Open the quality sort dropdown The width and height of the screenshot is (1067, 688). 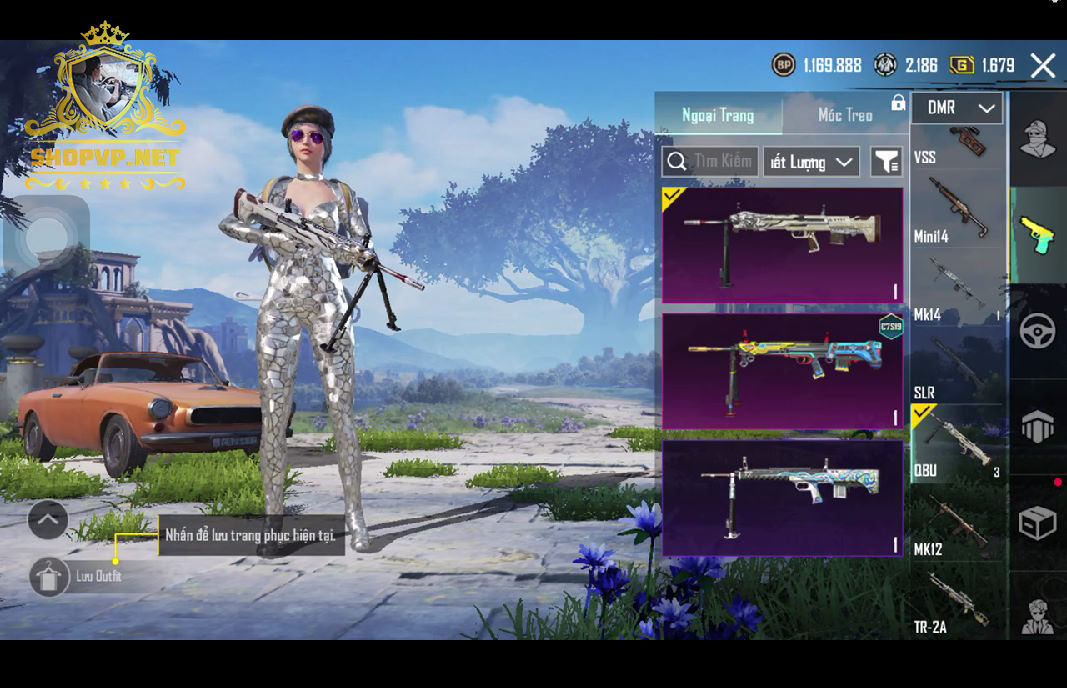[x=811, y=162]
